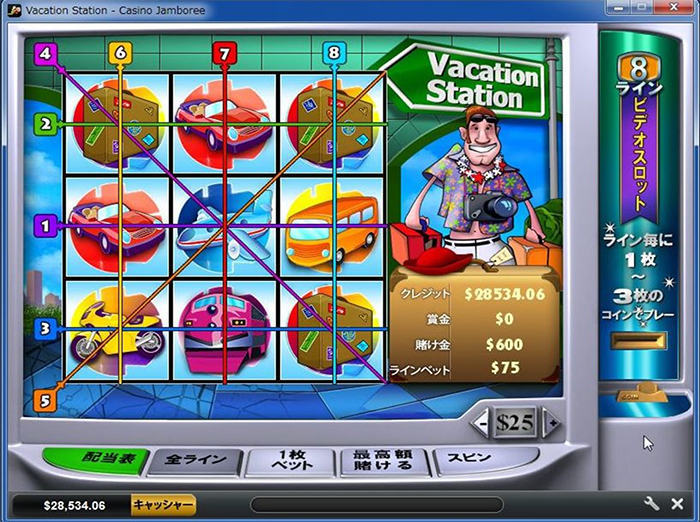
Task: Open the wrench settings icon
Action: pyautogui.click(x=654, y=505)
